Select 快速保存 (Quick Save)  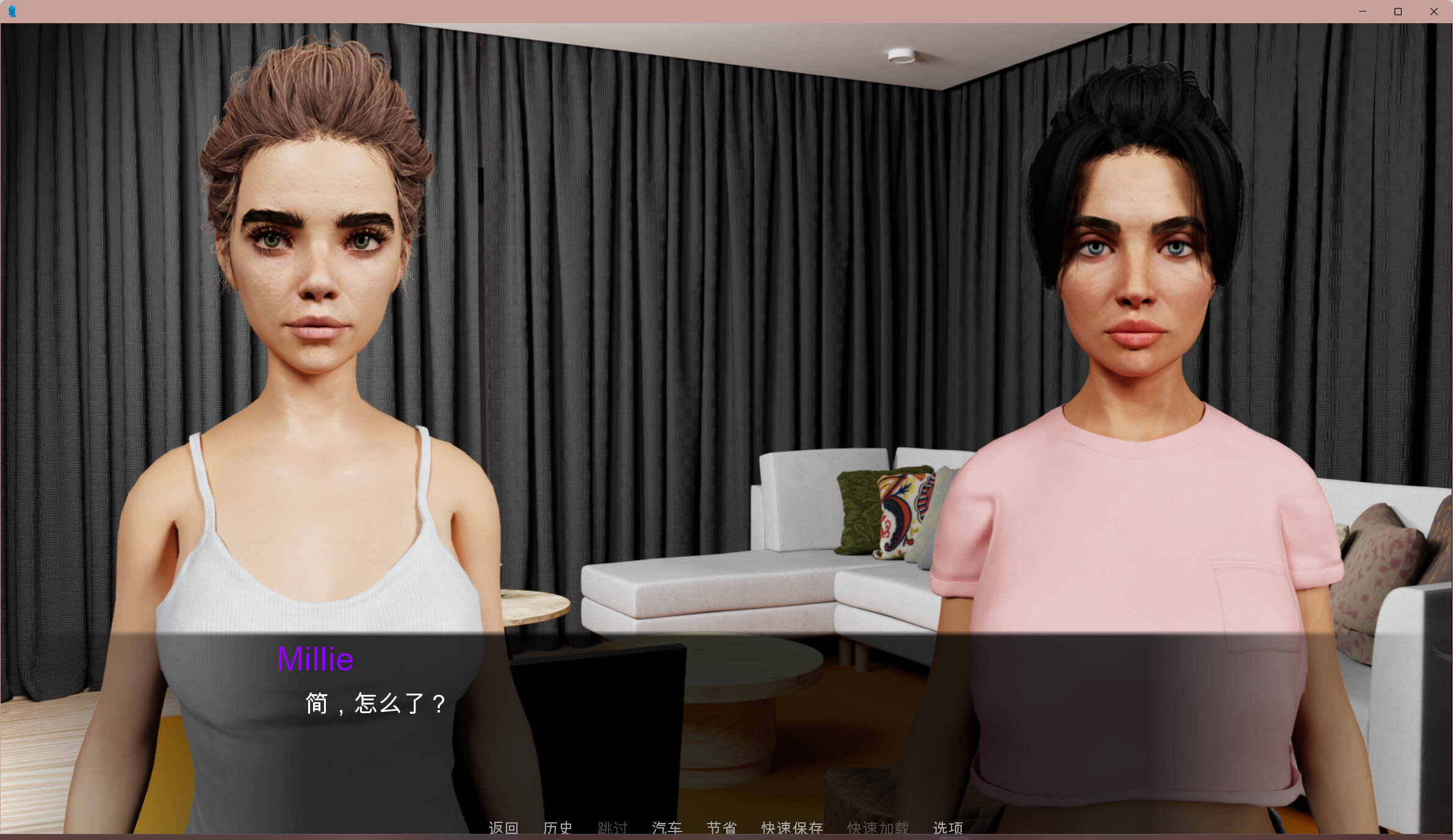coord(792,828)
